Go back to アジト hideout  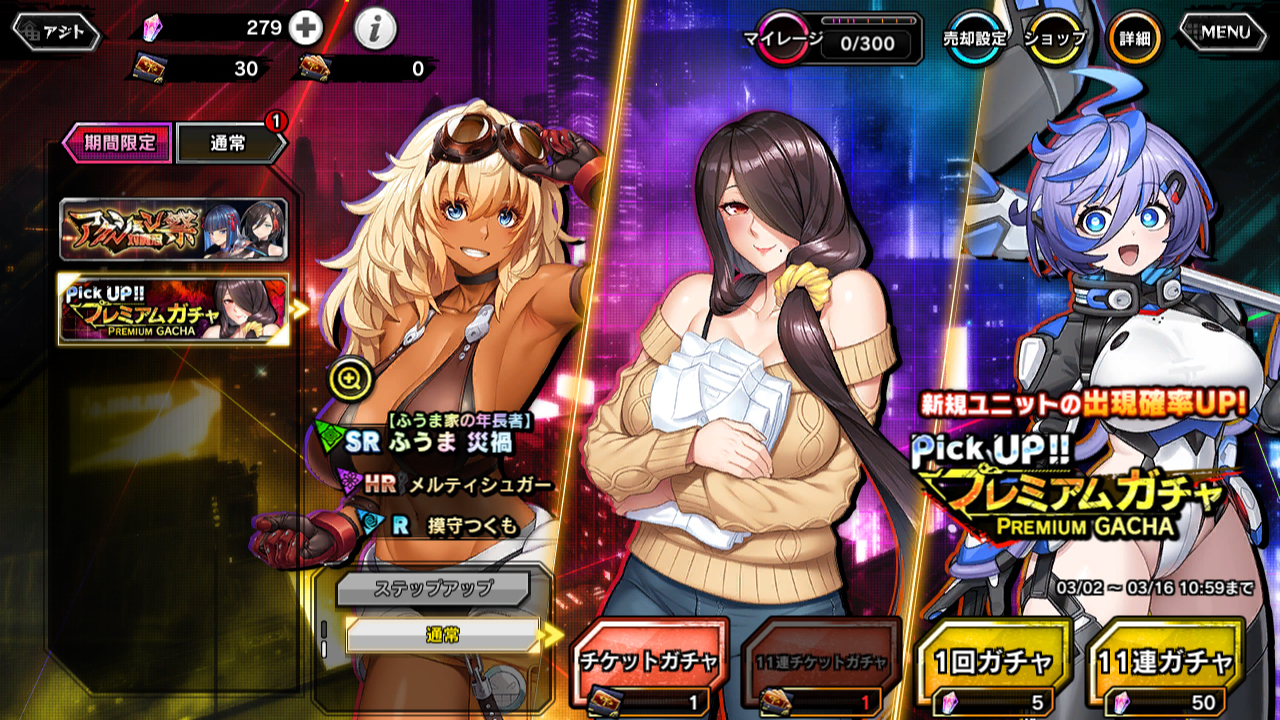click(x=57, y=32)
